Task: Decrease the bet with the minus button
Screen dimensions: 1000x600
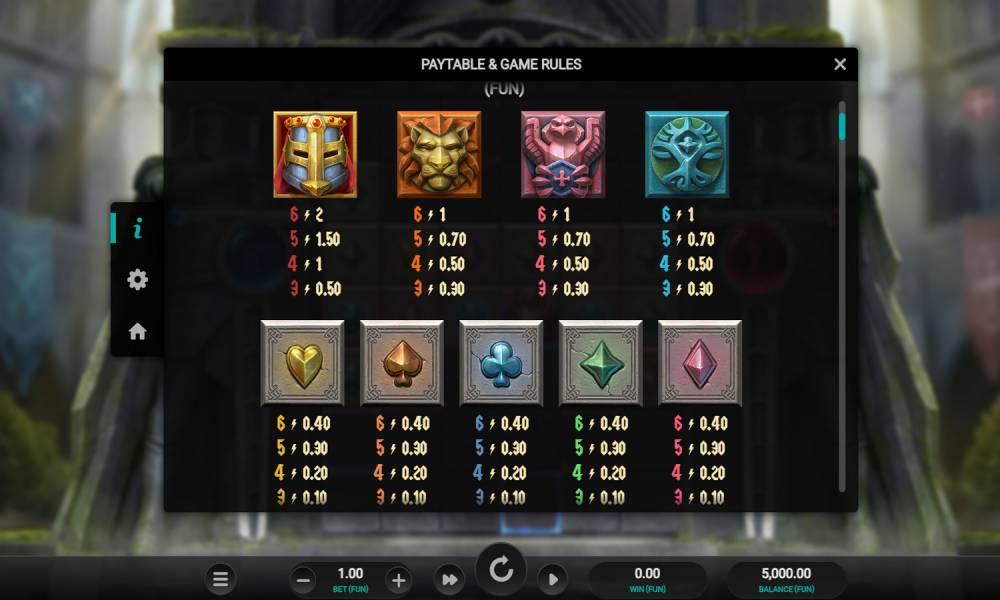Action: coord(305,579)
